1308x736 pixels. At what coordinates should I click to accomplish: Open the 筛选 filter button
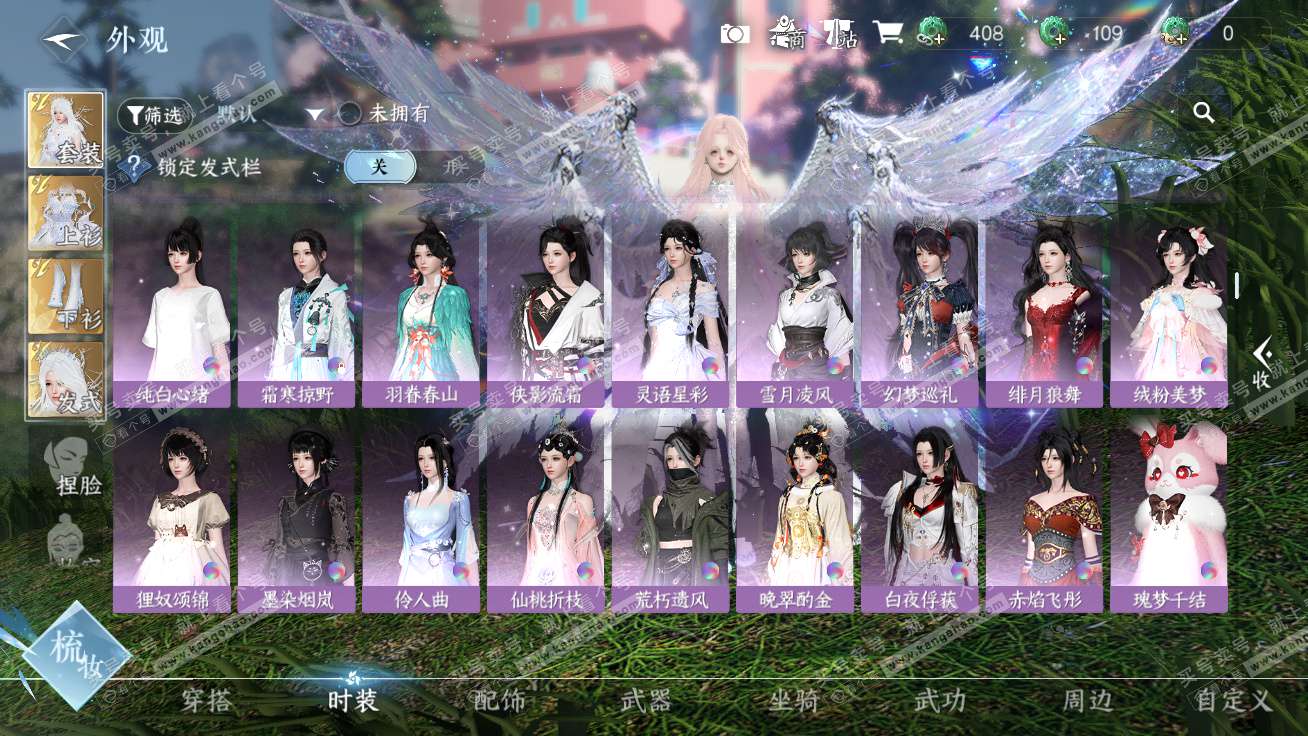[153, 115]
